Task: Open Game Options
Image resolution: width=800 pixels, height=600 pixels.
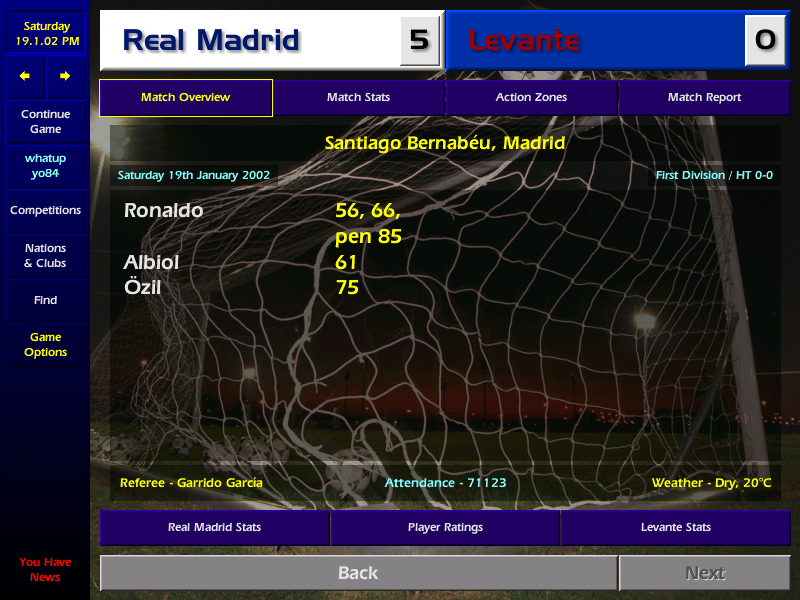Action: (x=45, y=345)
